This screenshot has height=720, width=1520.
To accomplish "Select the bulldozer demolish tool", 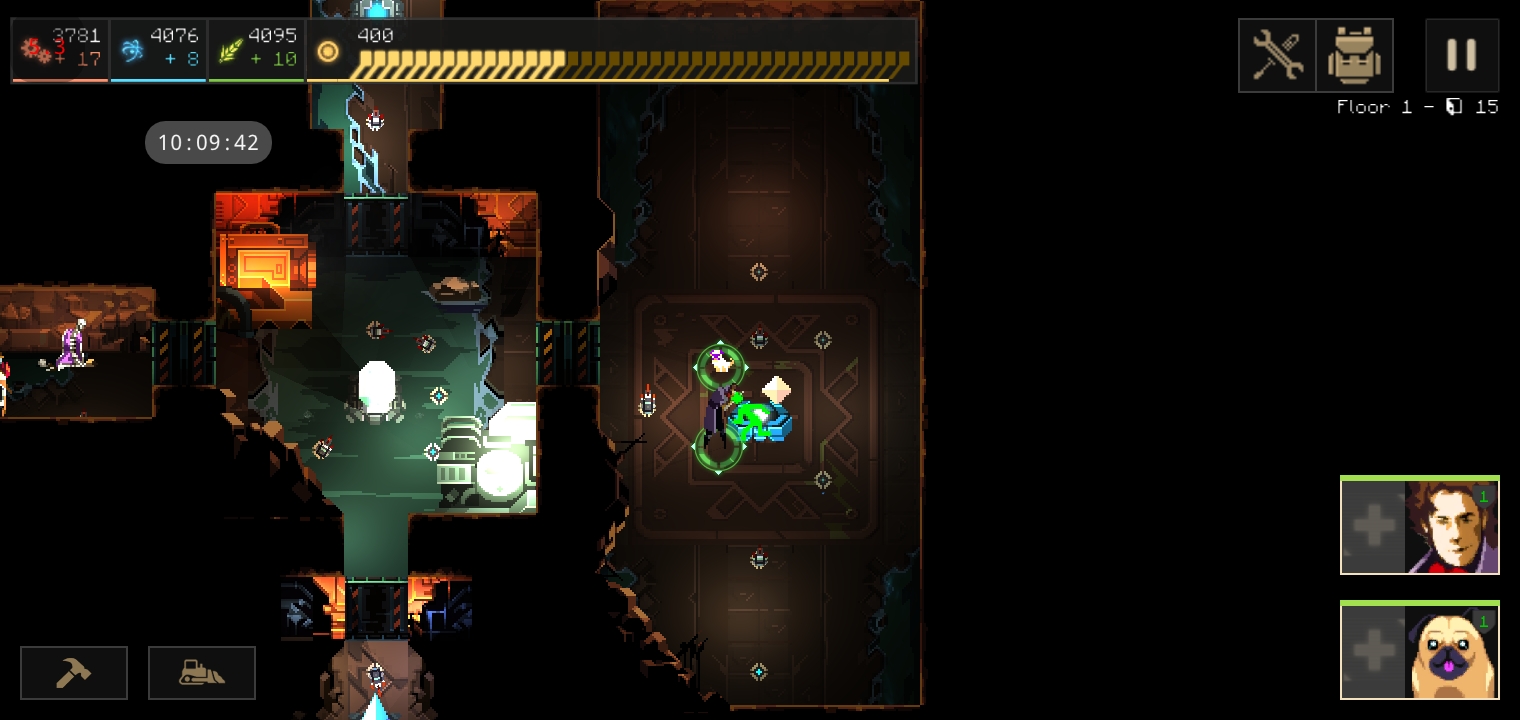I will coord(202,673).
